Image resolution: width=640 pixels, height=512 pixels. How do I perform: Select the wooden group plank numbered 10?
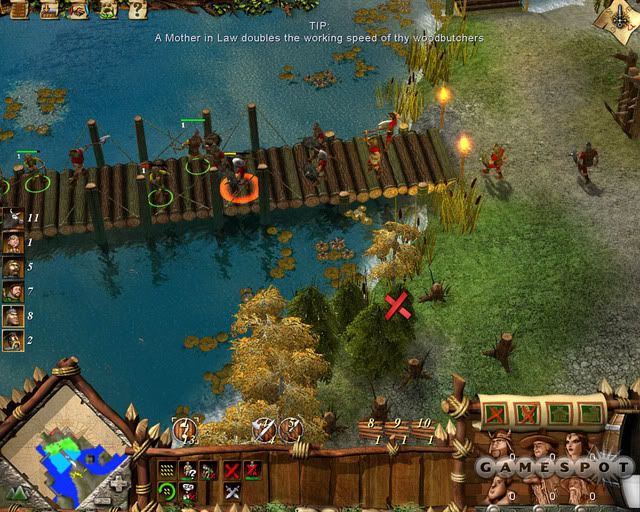tap(424, 429)
